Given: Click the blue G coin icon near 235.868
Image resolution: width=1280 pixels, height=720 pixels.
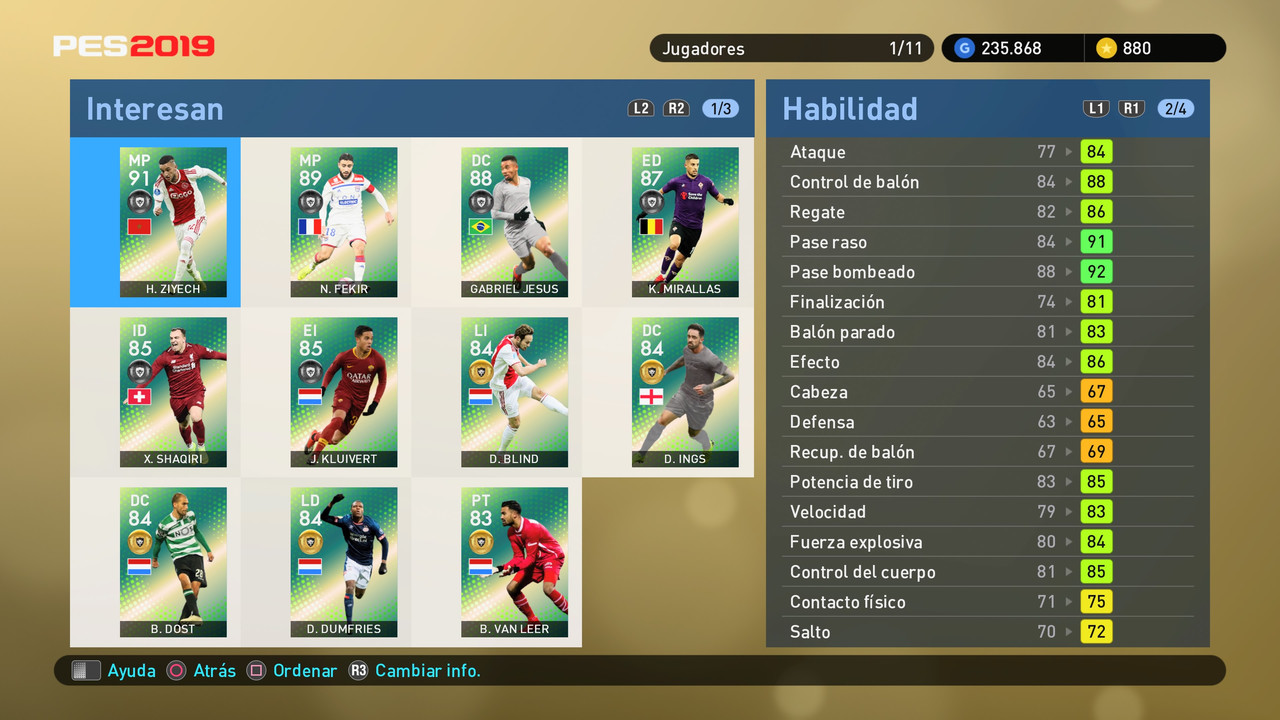Looking at the screenshot, I should 964,47.
